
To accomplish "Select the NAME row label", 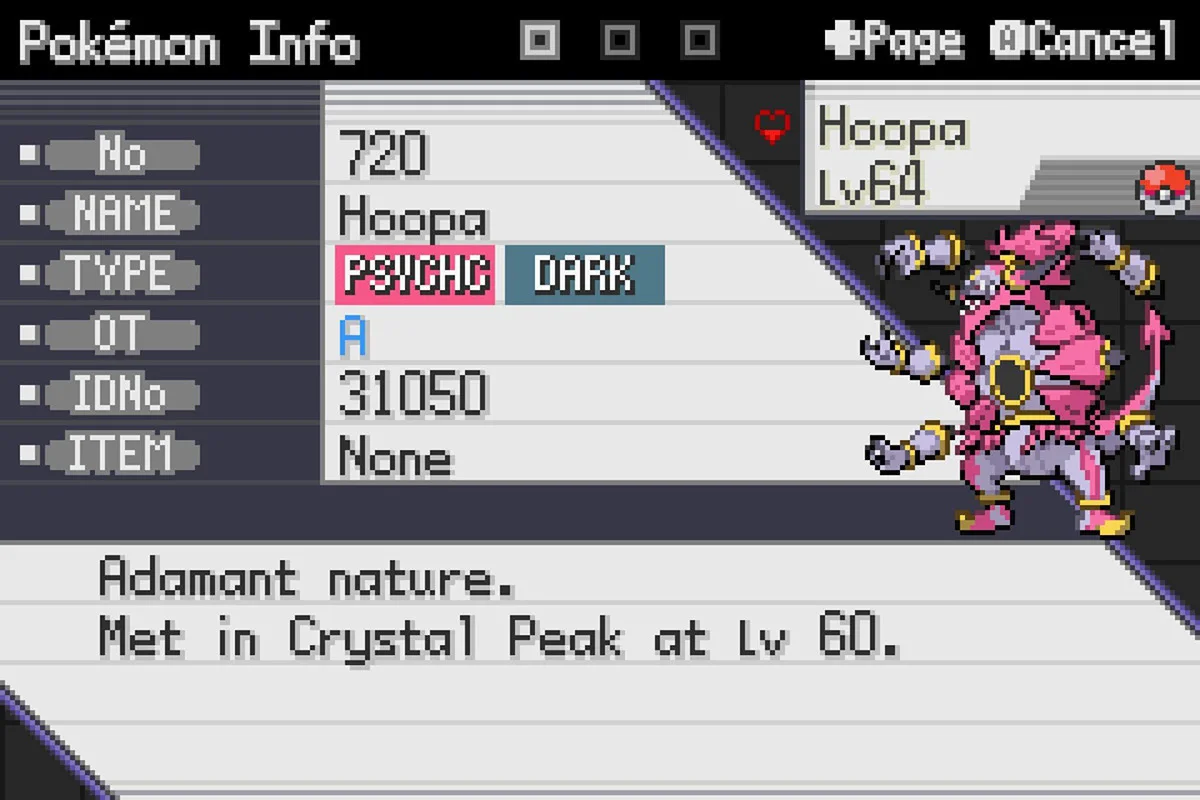I will click(122, 214).
